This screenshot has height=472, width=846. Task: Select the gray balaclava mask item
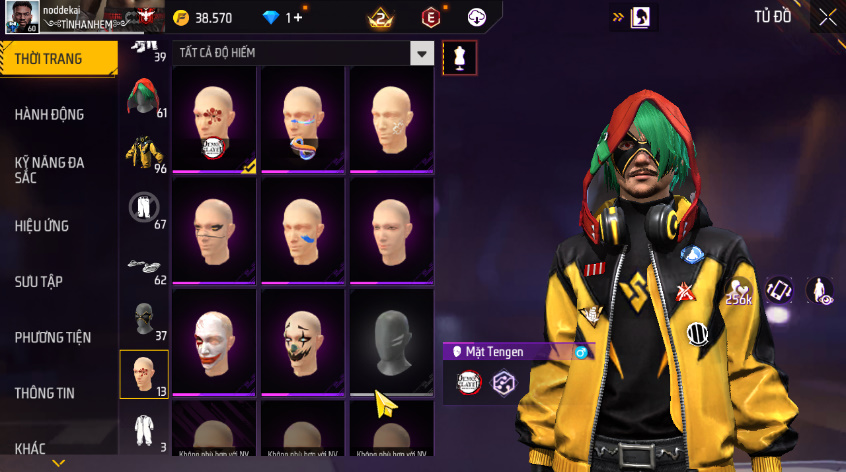(x=391, y=340)
